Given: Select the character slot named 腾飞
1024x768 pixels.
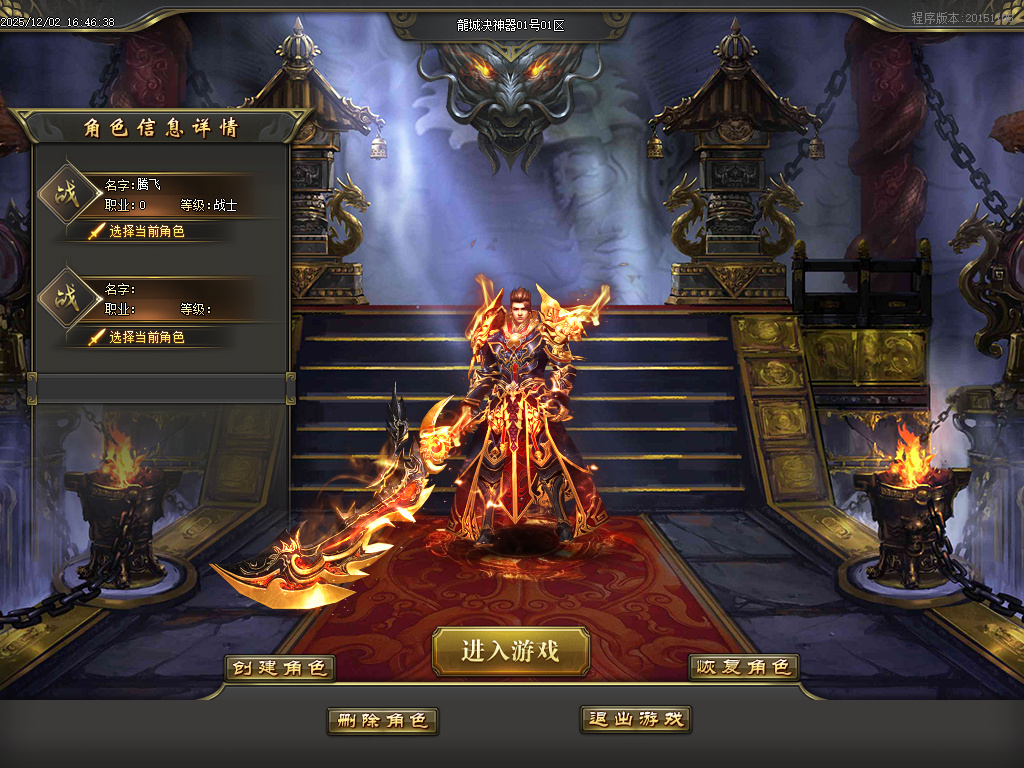Looking at the screenshot, I should [147, 231].
